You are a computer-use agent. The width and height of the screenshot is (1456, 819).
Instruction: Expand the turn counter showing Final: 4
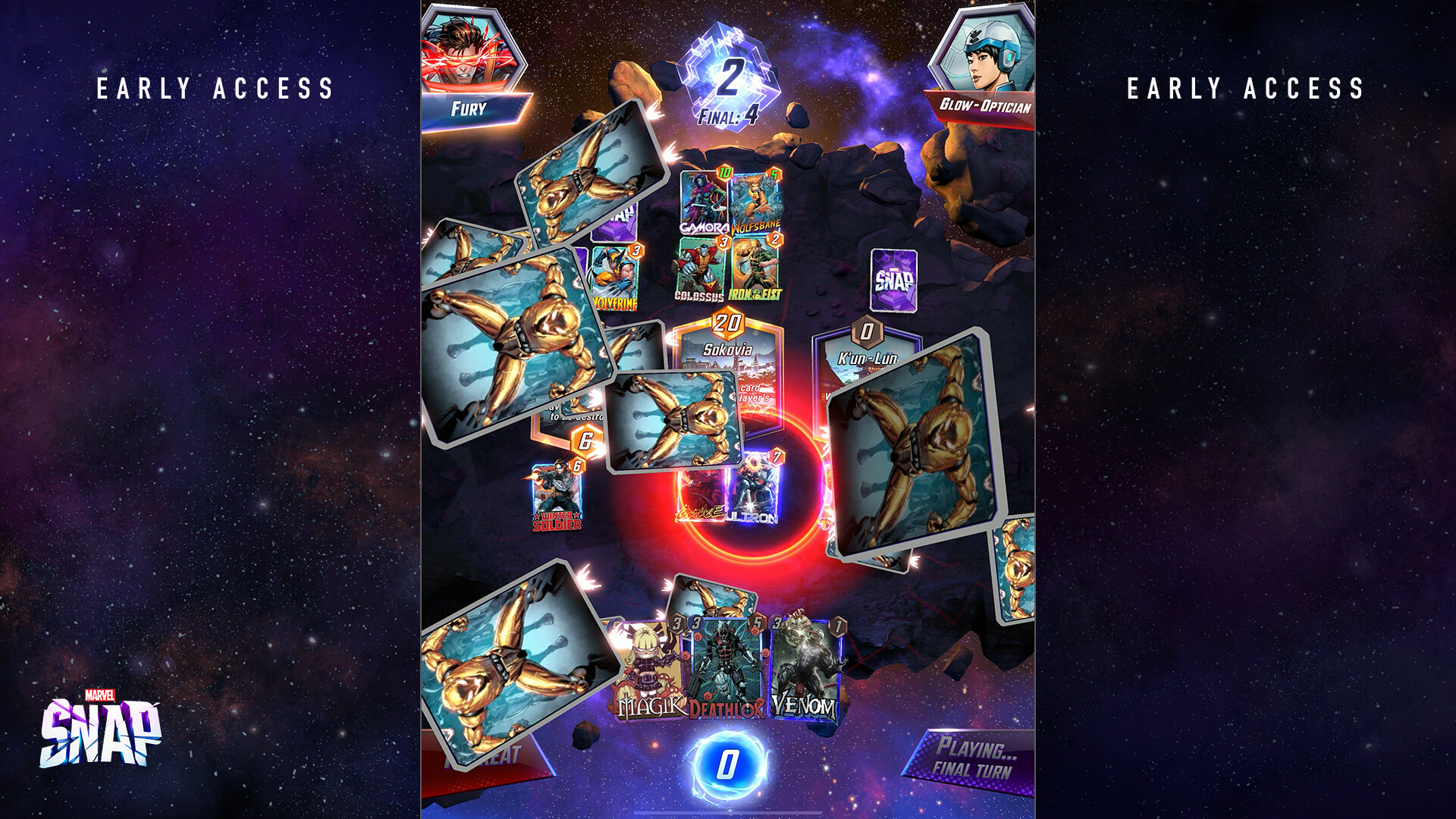click(x=730, y=80)
